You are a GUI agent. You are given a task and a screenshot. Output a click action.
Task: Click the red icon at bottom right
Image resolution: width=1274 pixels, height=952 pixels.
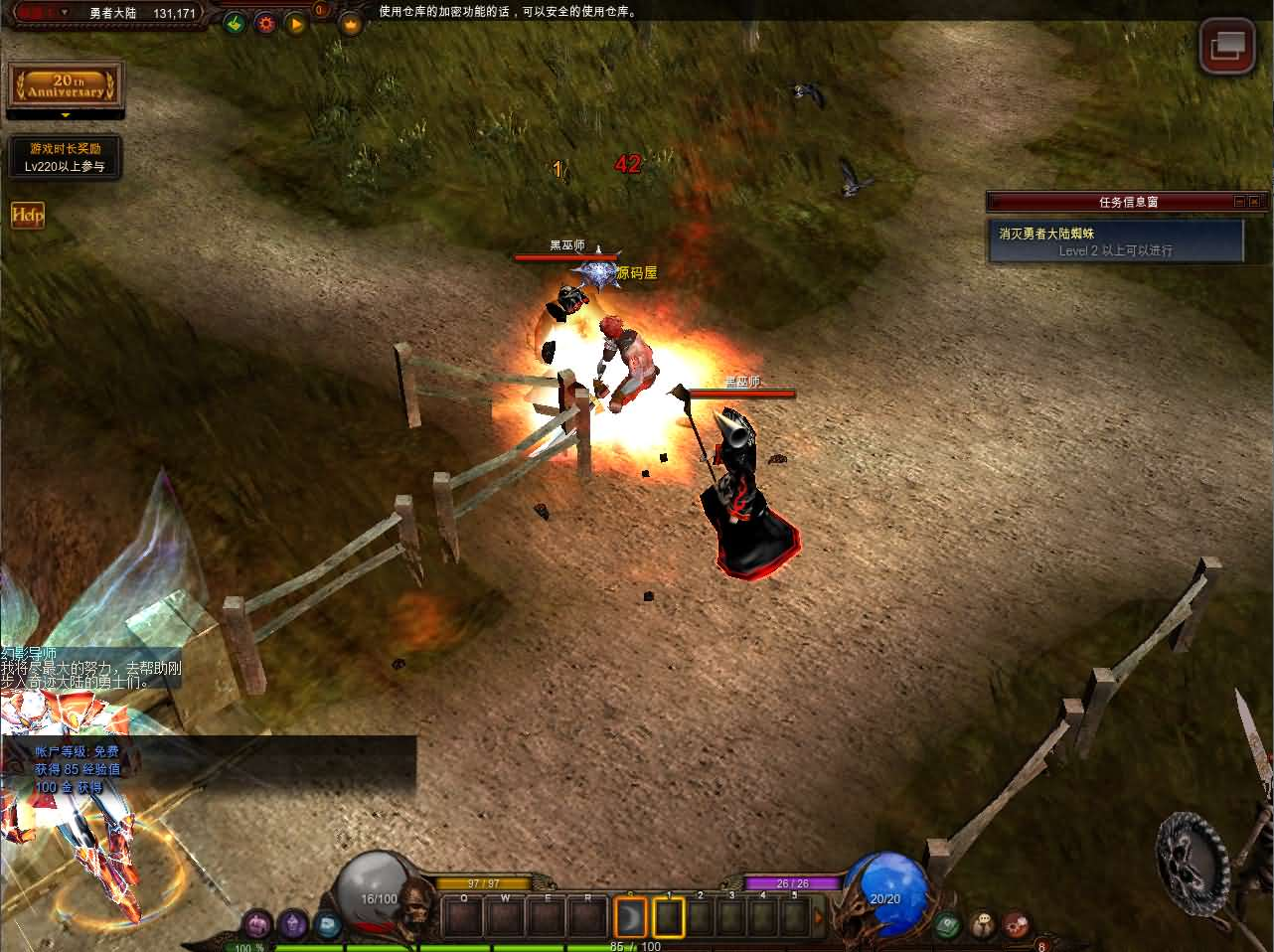[1015, 925]
